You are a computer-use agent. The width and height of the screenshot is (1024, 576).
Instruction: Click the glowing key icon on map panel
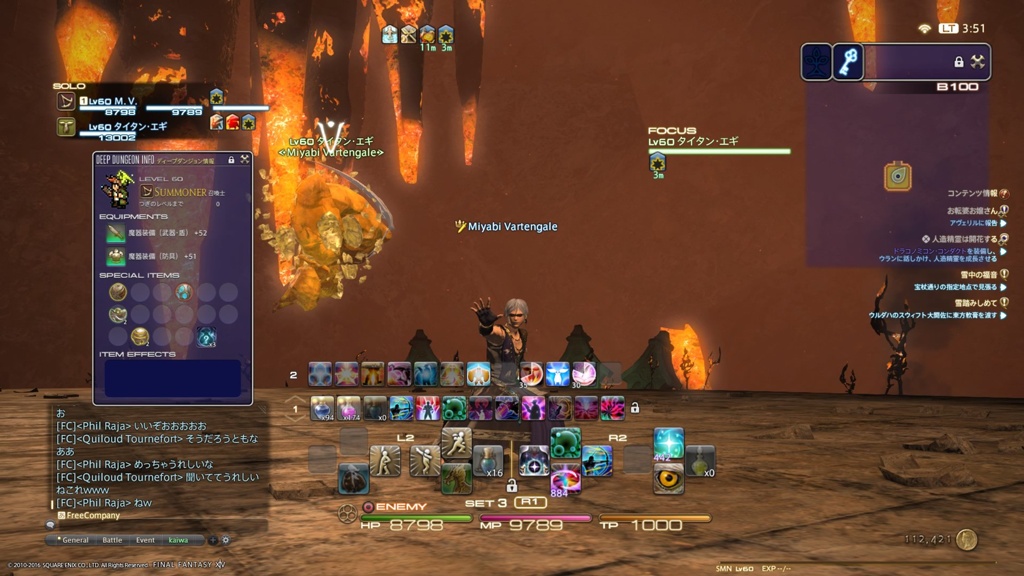848,62
